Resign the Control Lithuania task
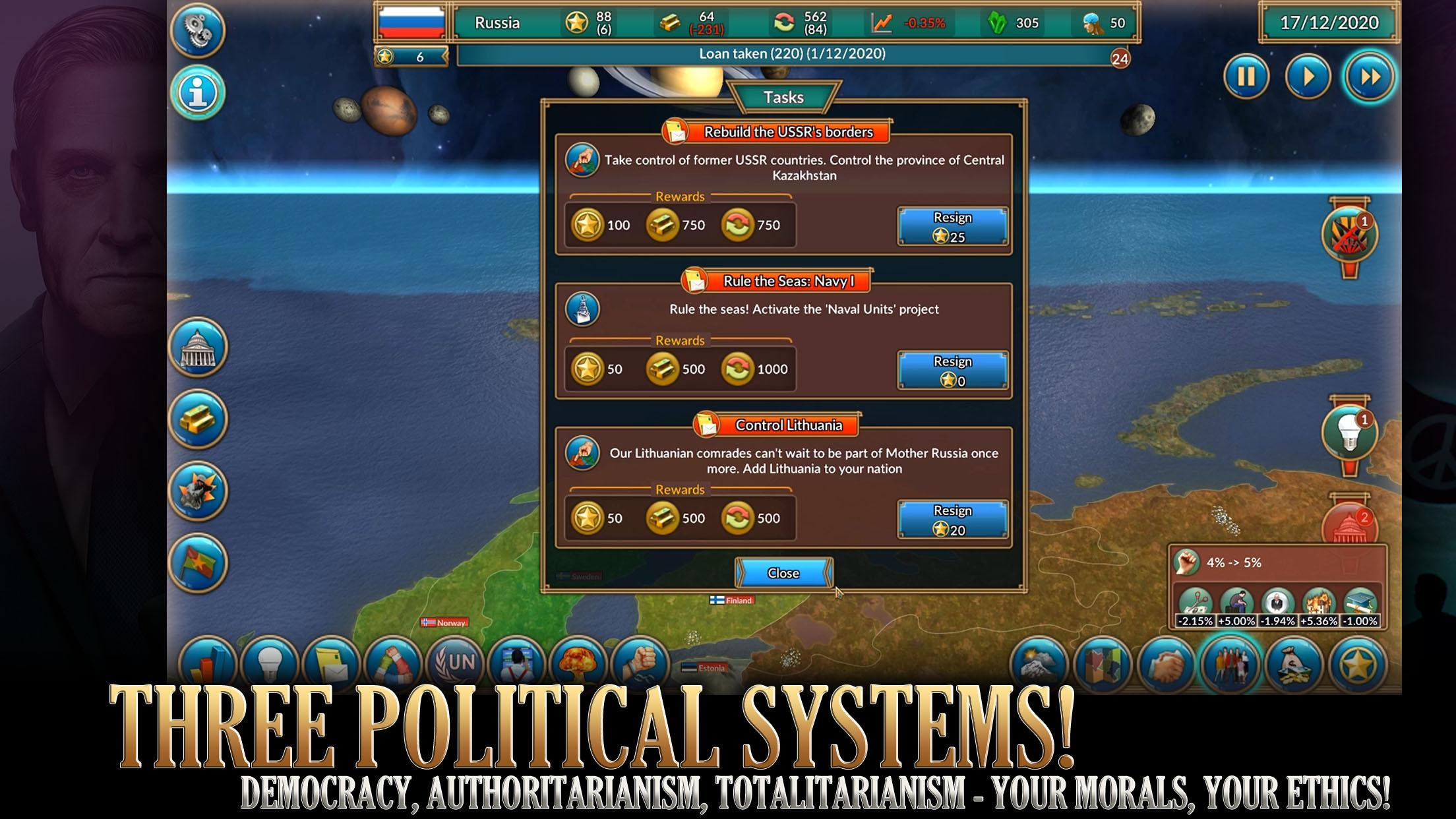 coord(952,518)
